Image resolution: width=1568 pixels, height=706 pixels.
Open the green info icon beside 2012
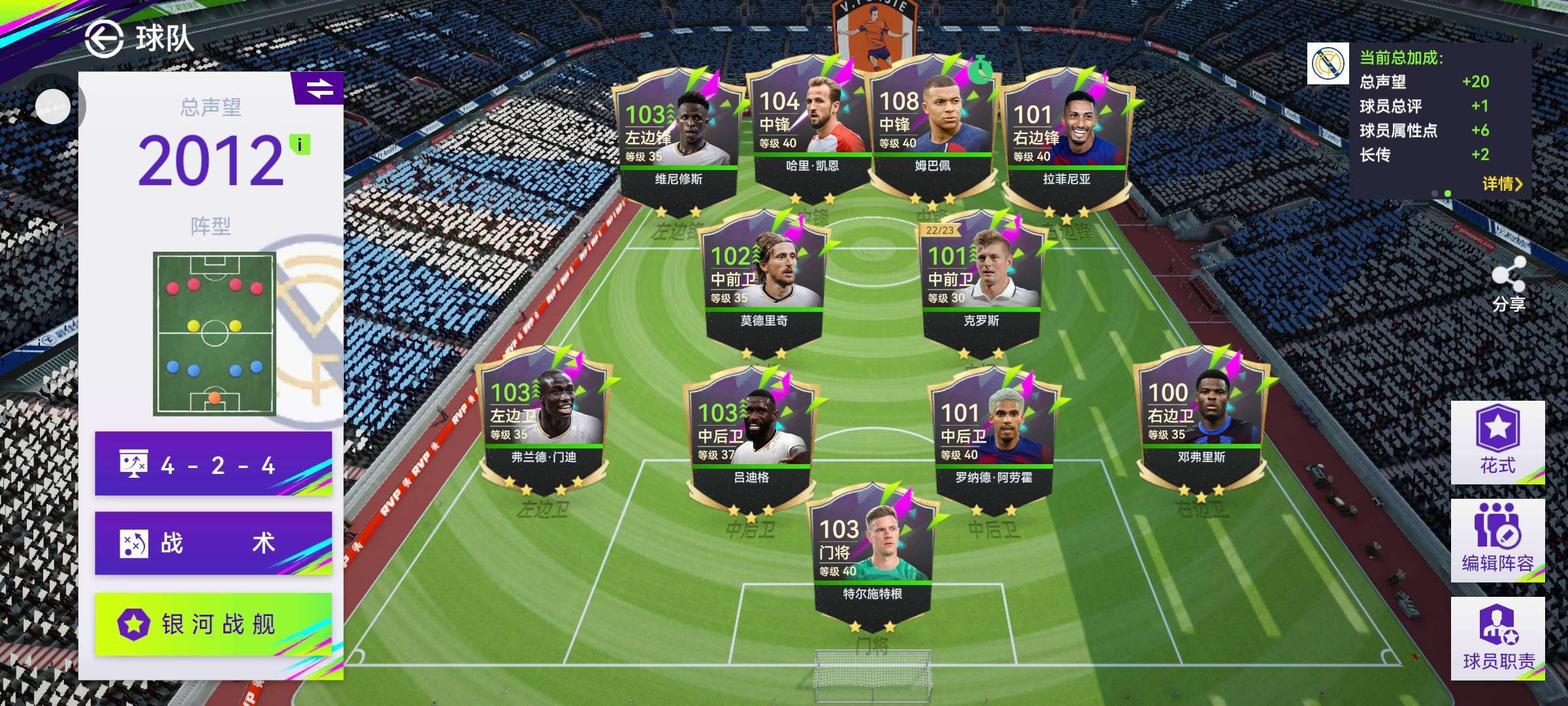(x=300, y=144)
